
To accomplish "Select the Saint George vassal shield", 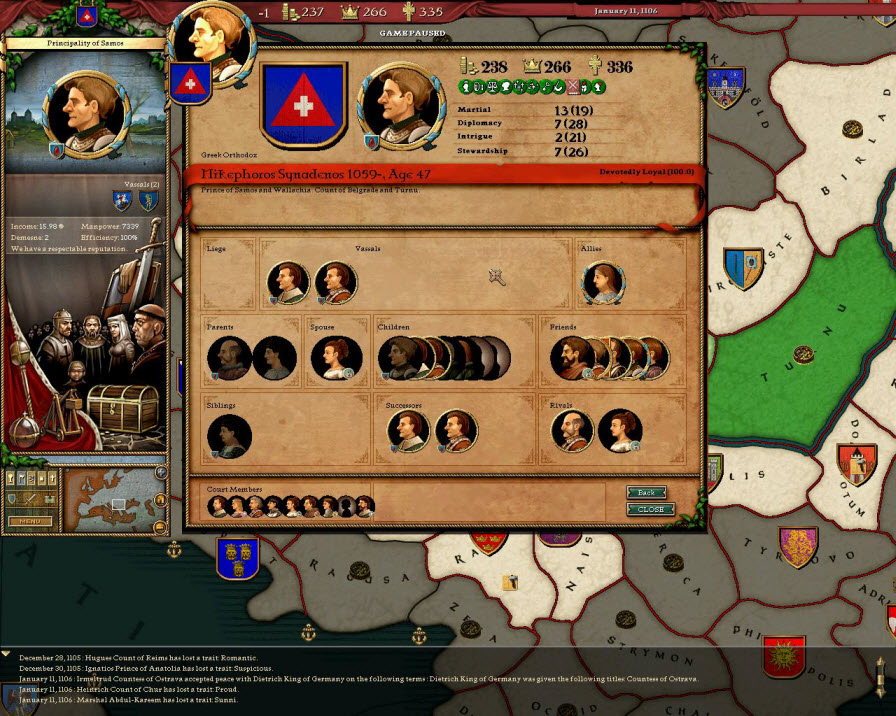I will coord(122,201).
